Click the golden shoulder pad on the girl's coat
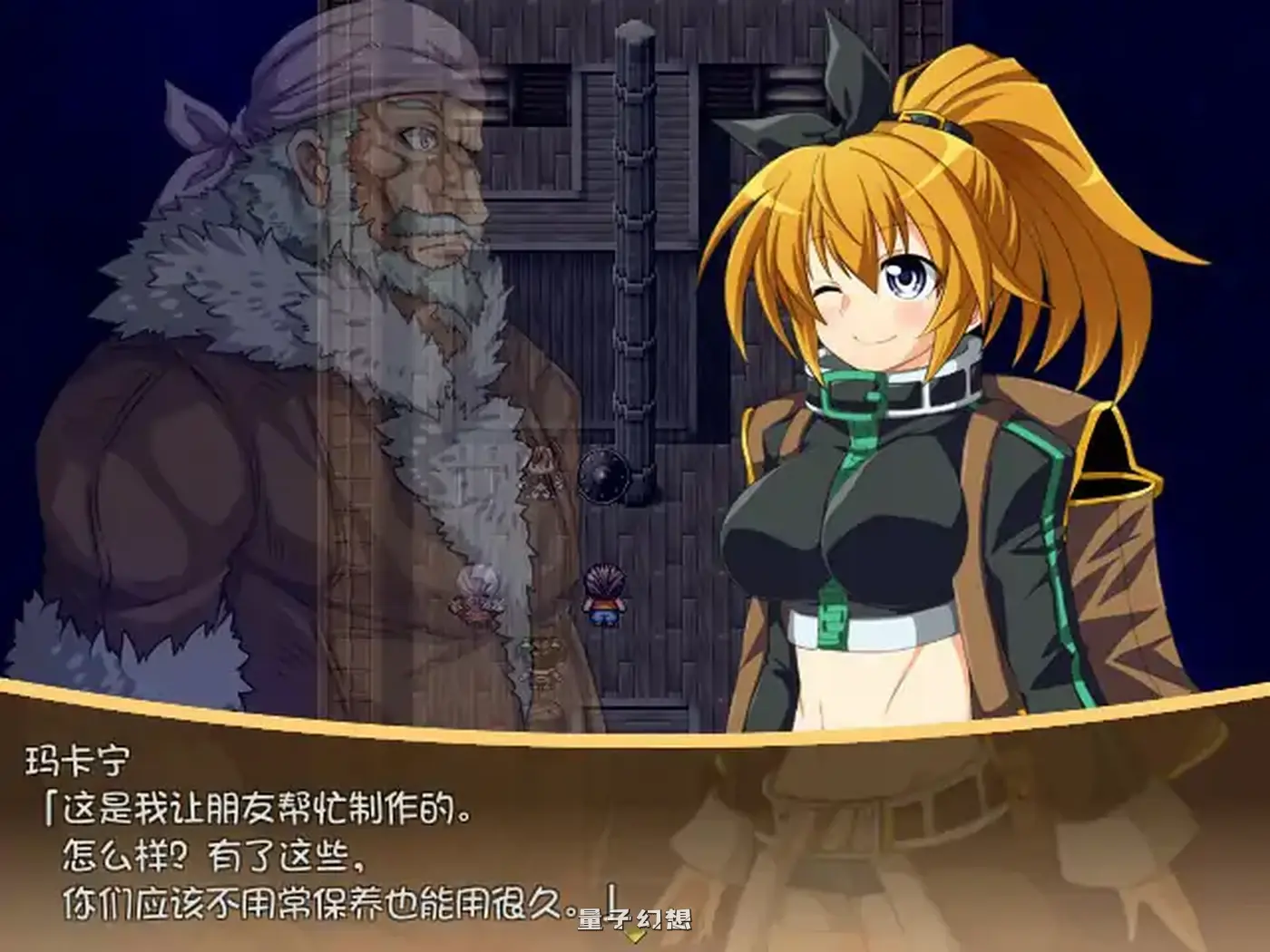 [1114, 453]
